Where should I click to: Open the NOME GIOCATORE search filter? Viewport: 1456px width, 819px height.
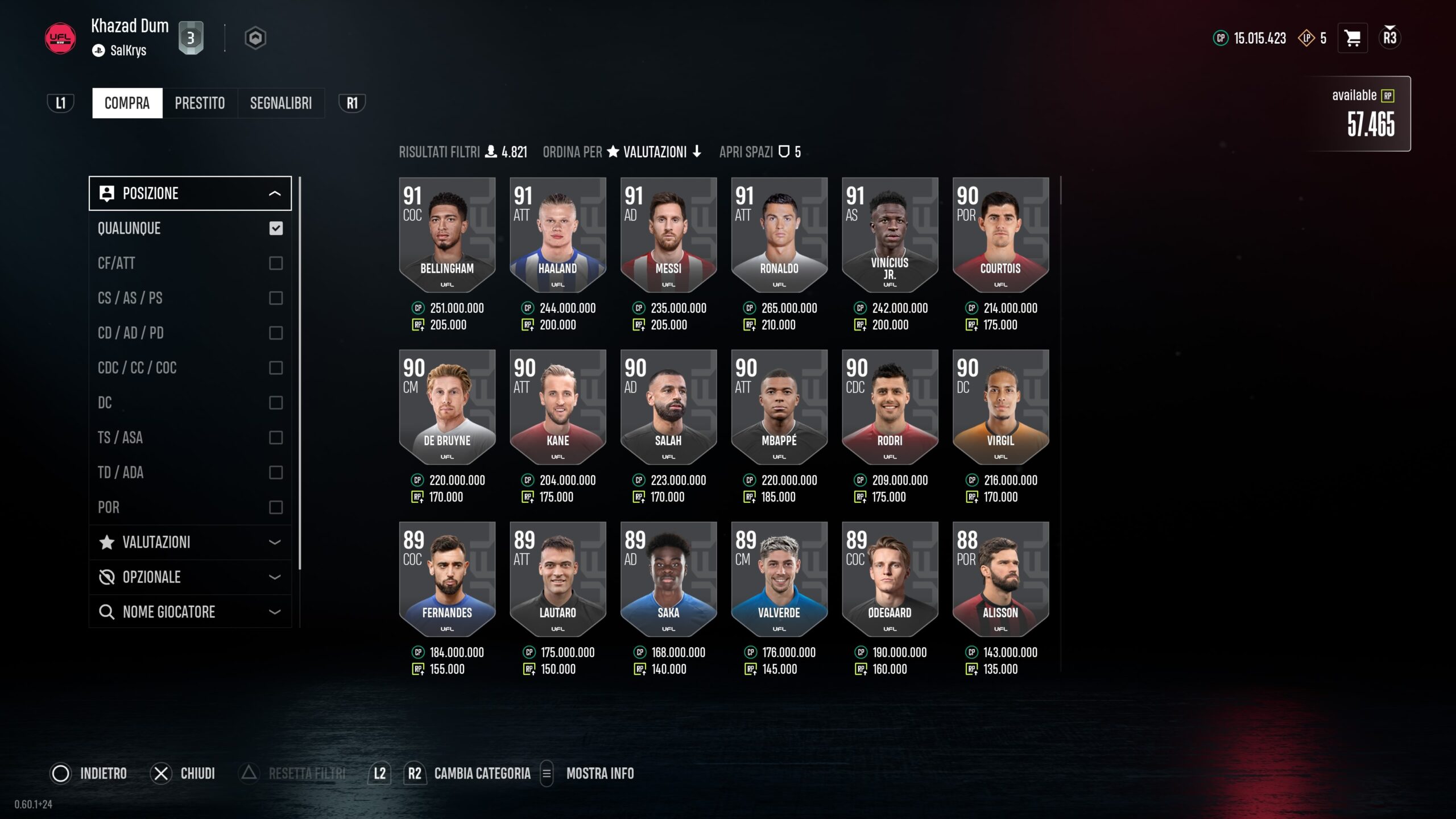[190, 612]
